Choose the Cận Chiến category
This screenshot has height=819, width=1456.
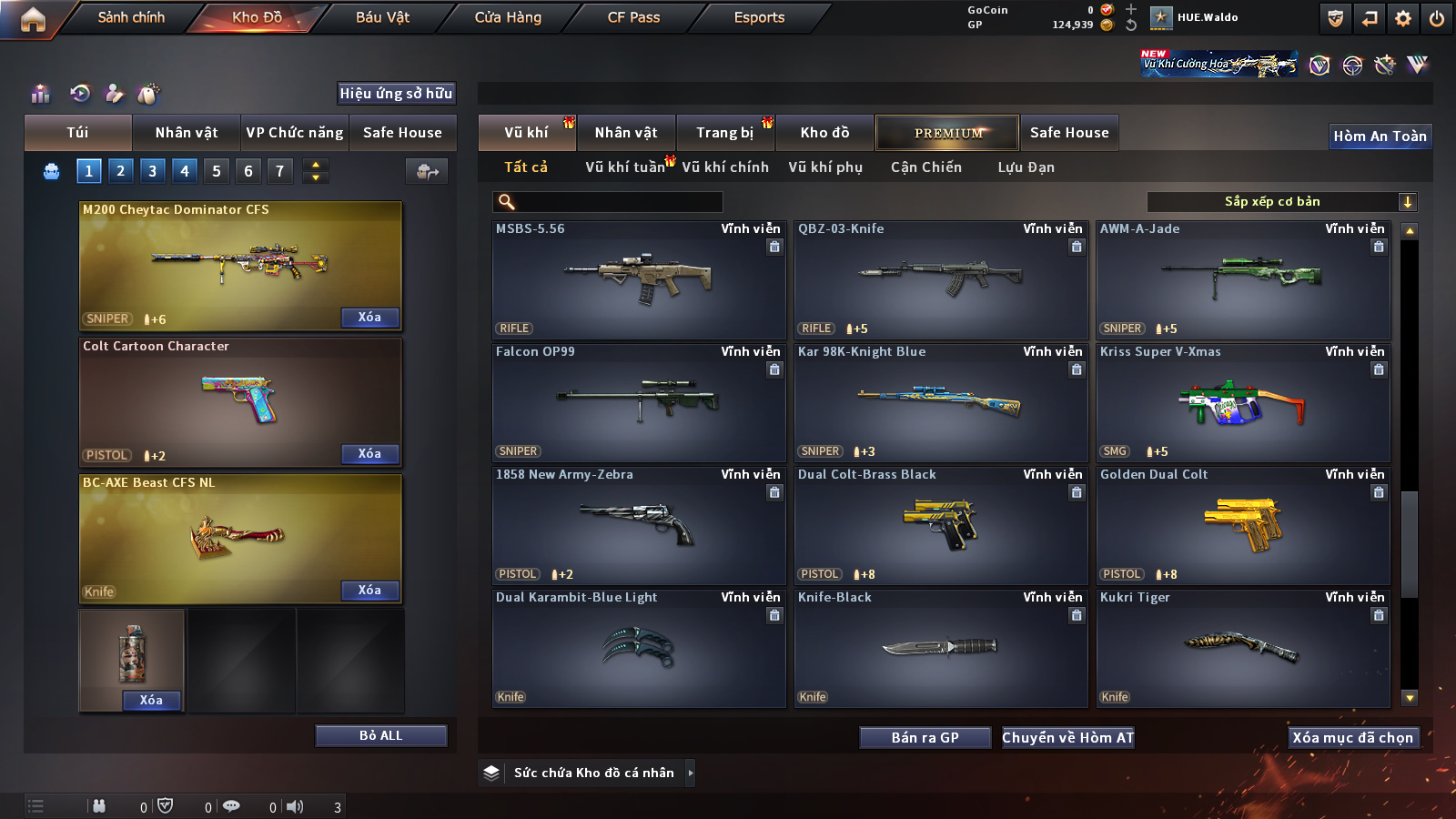(925, 167)
